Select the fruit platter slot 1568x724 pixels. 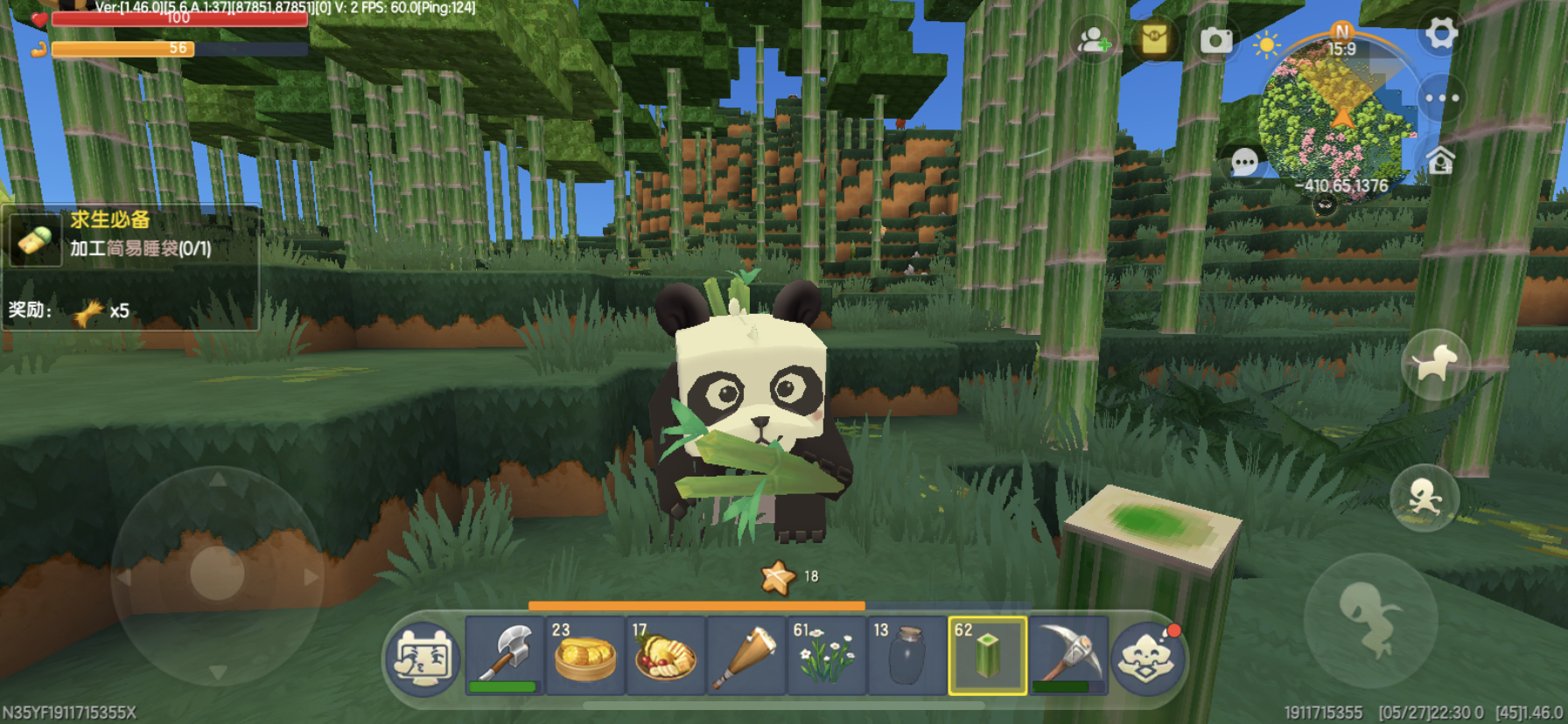665,656
